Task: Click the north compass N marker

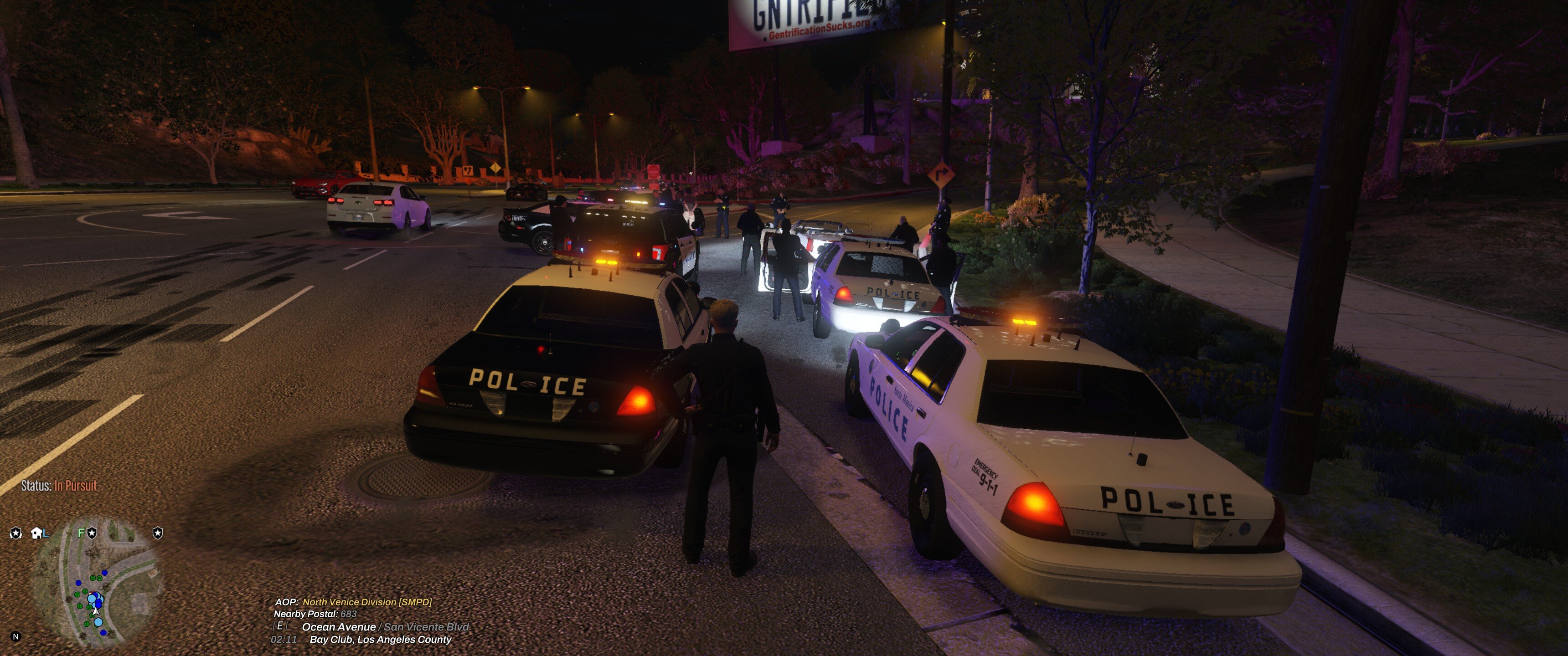Action: click(16, 636)
